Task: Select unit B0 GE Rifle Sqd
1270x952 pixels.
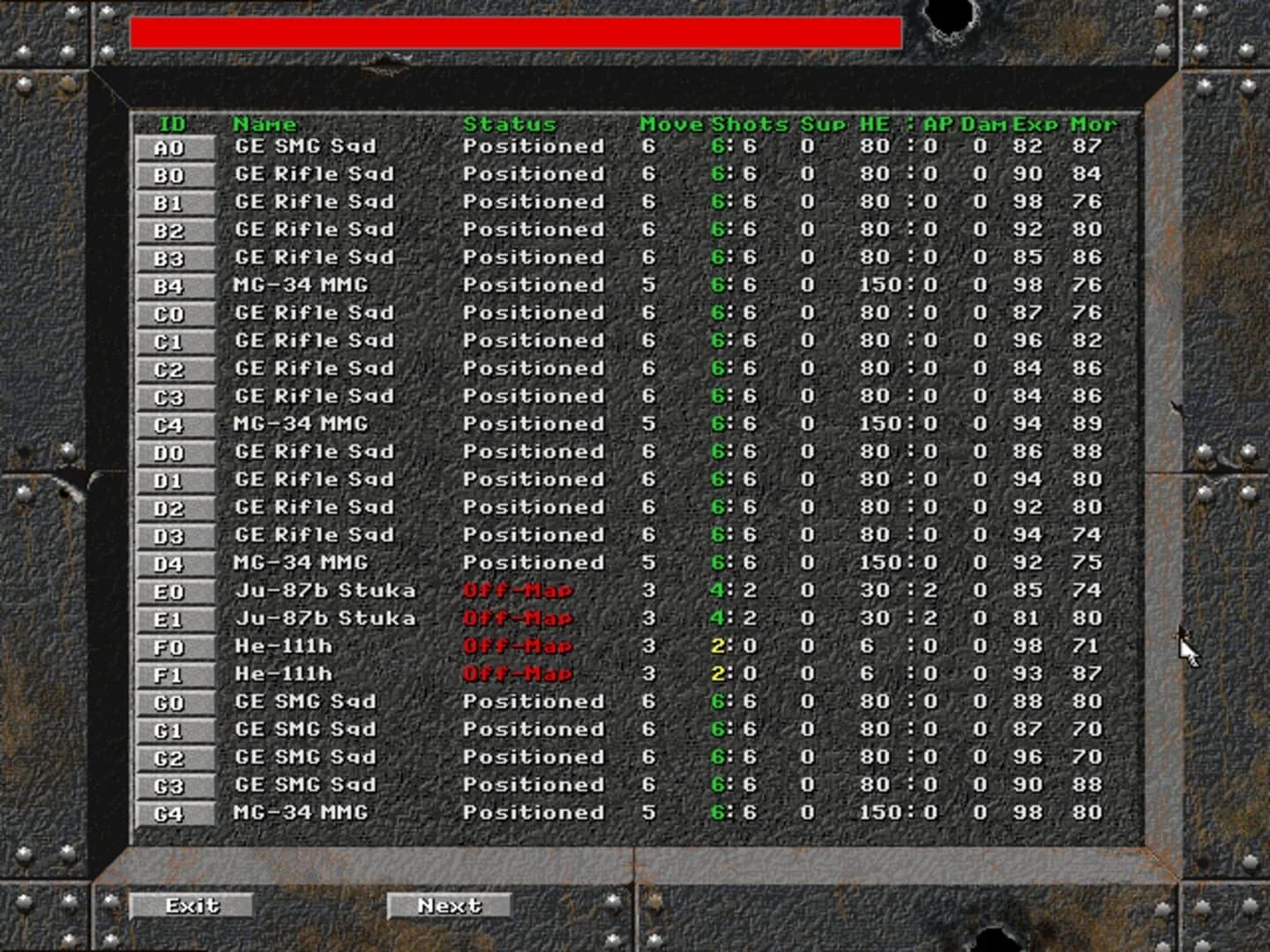Action: [x=174, y=175]
